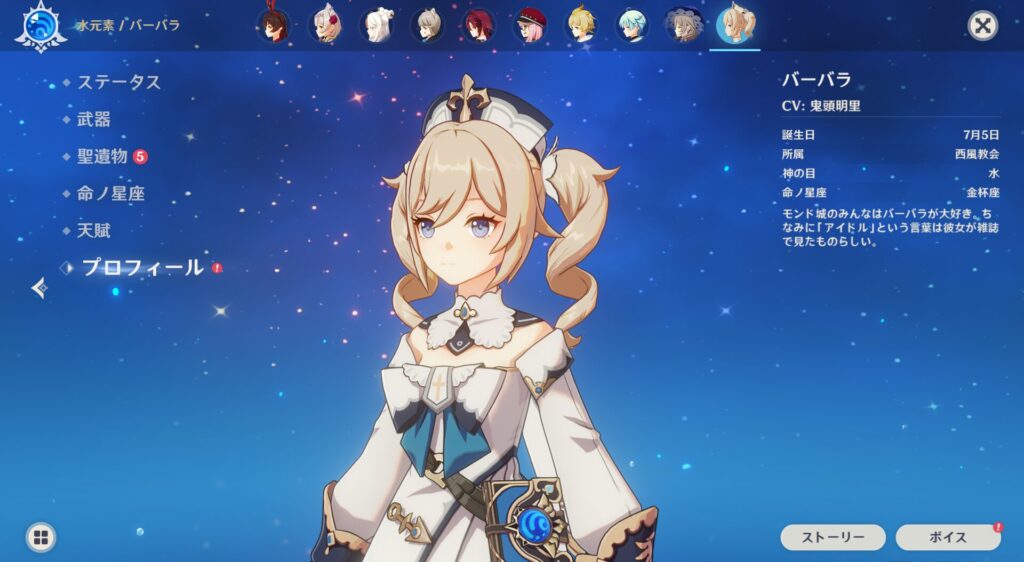Select the silver-haired portrait with red rose
The height and width of the screenshot is (562, 1024).
point(325,25)
